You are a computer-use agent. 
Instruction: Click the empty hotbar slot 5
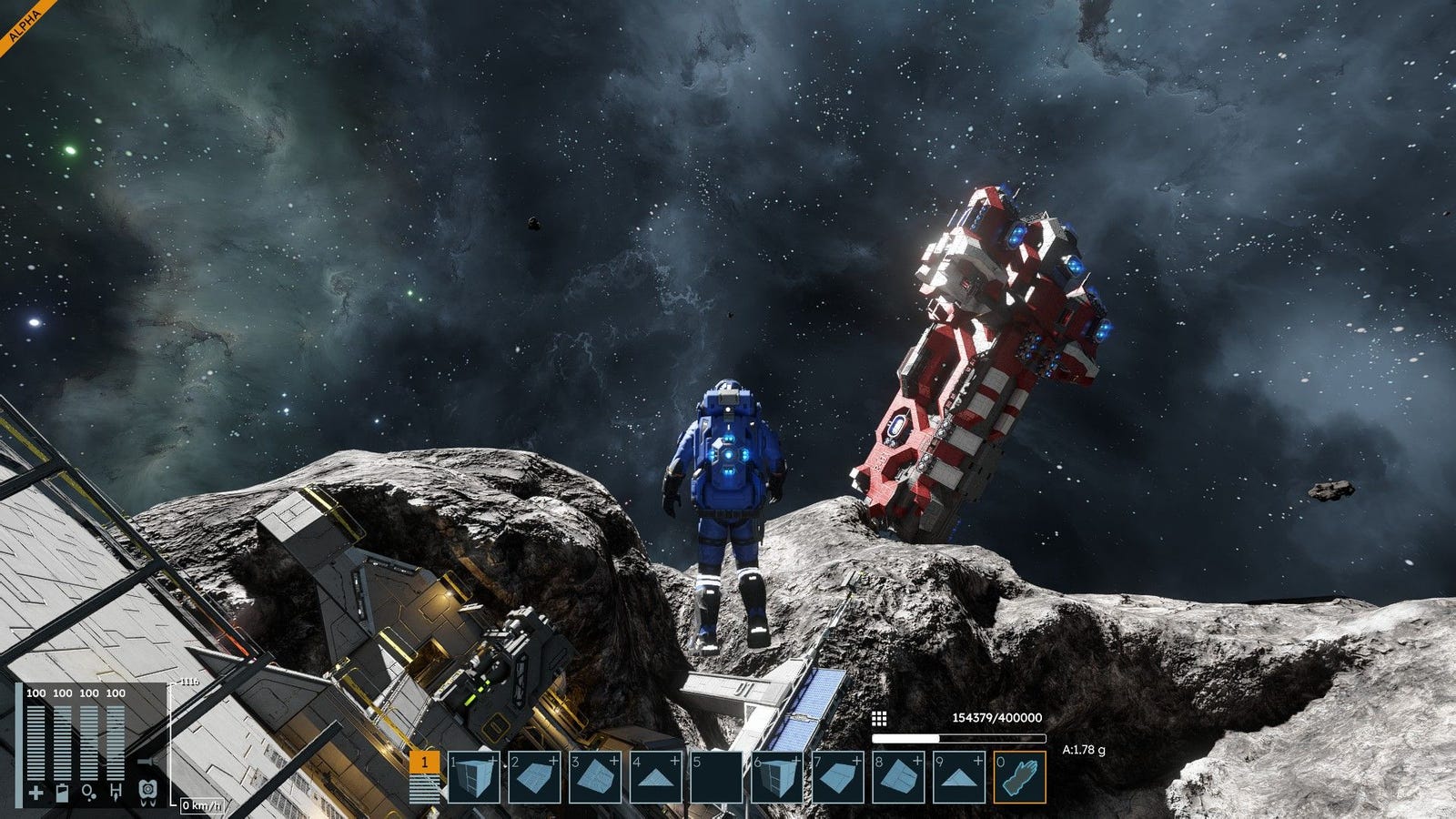click(716, 777)
